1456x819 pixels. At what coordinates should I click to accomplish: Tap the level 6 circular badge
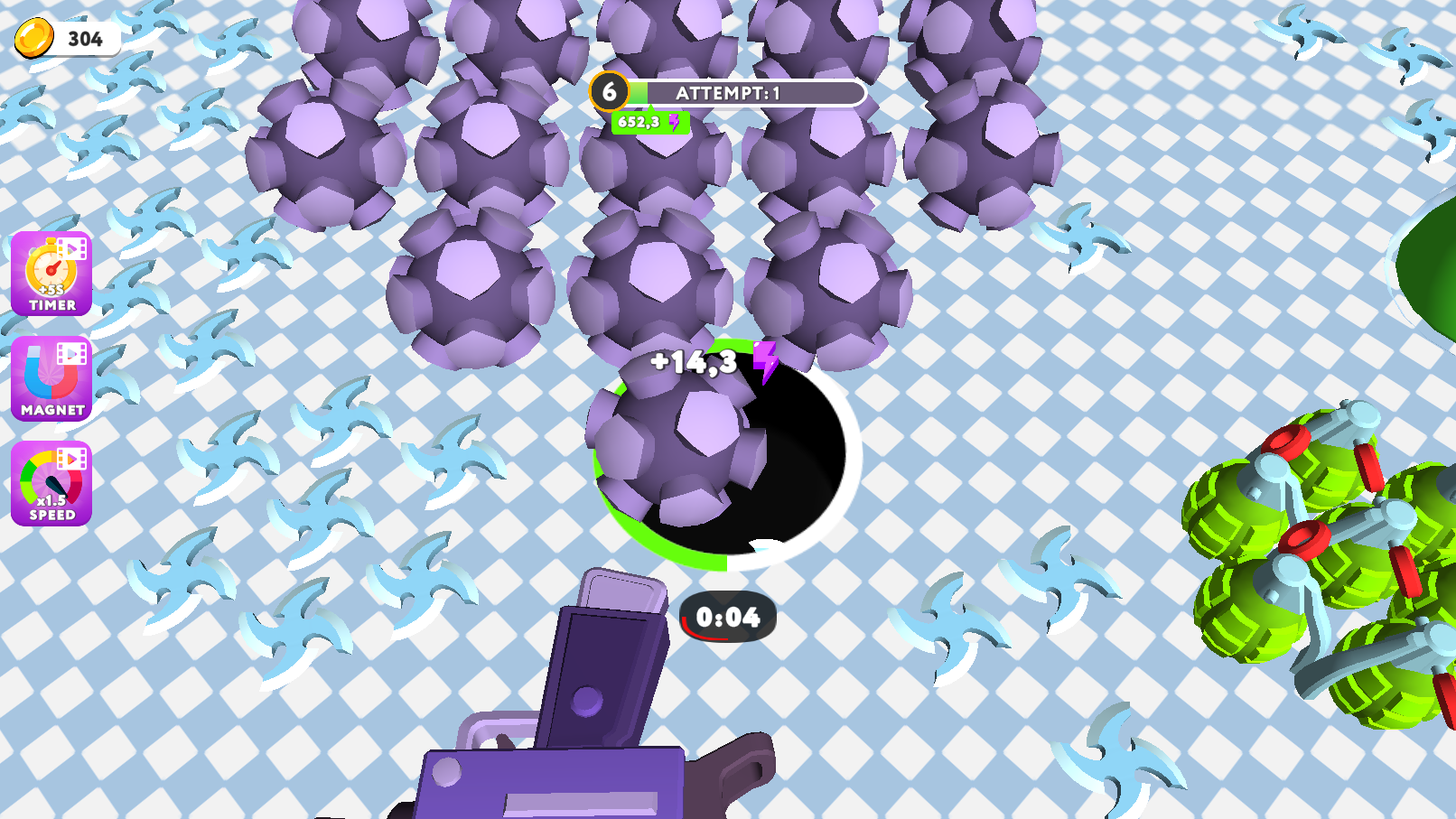pyautogui.click(x=611, y=91)
